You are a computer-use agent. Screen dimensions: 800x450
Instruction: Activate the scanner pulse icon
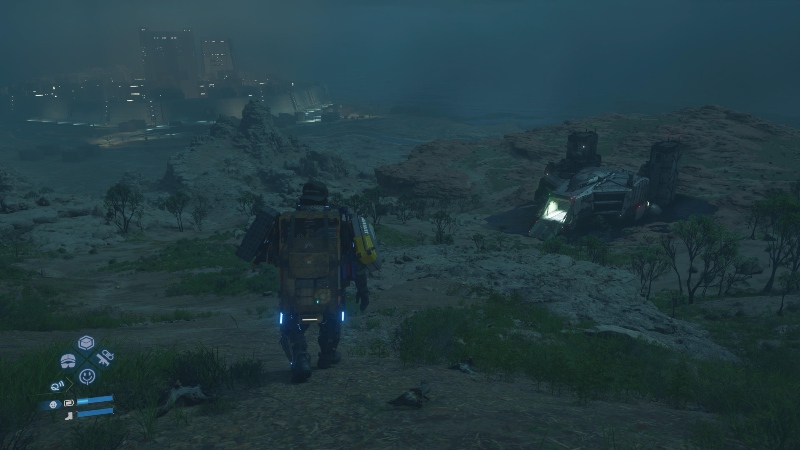pyautogui.click(x=58, y=385)
